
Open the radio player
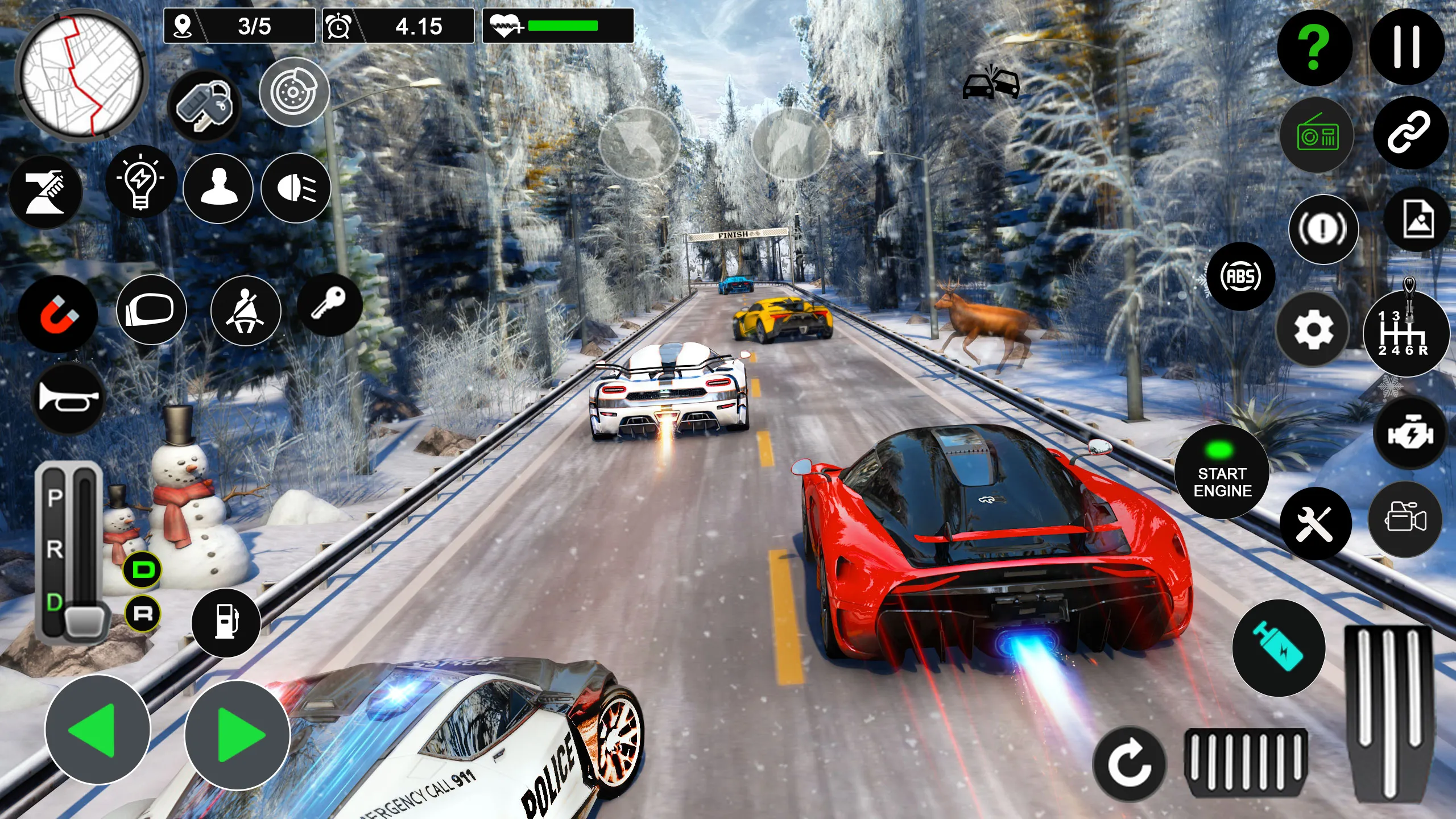1317,136
